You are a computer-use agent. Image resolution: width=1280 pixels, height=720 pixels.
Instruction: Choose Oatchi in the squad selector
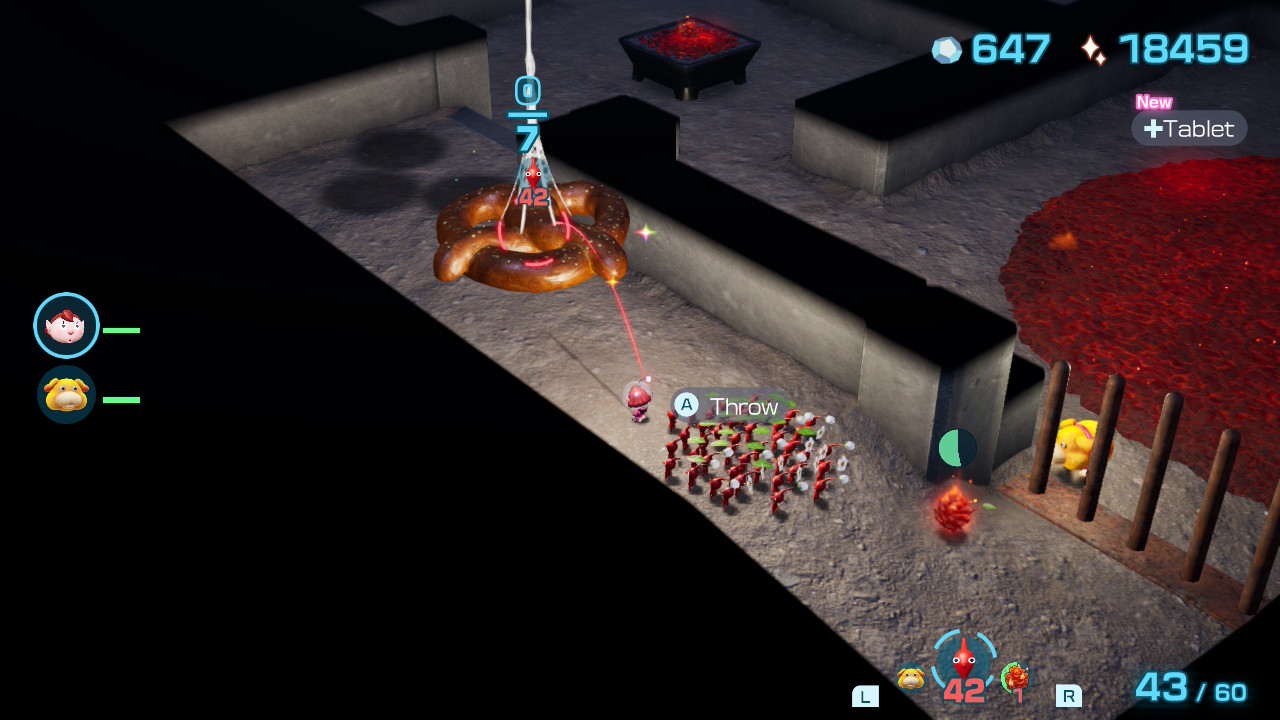click(x=910, y=678)
